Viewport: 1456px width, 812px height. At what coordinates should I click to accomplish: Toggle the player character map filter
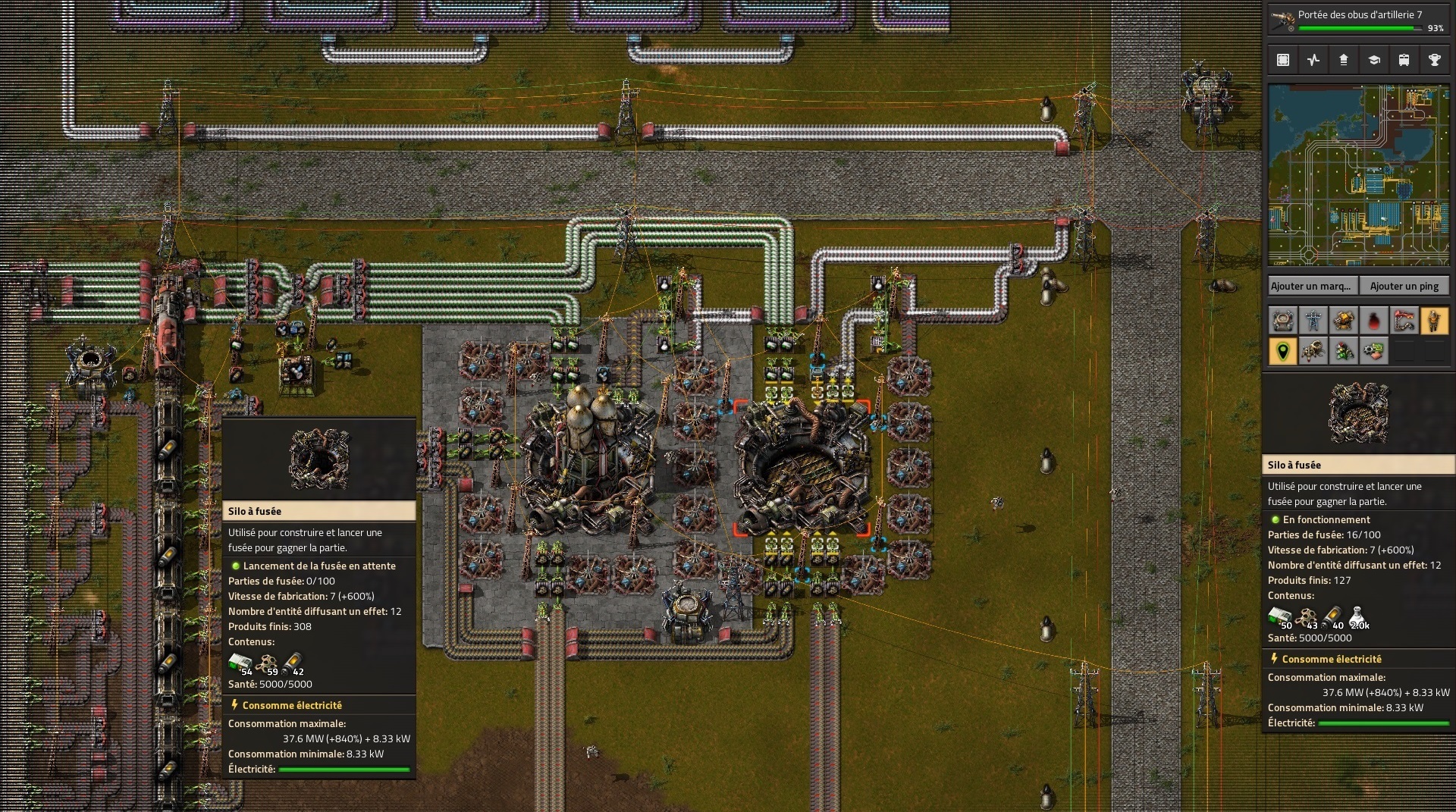[x=1434, y=321]
